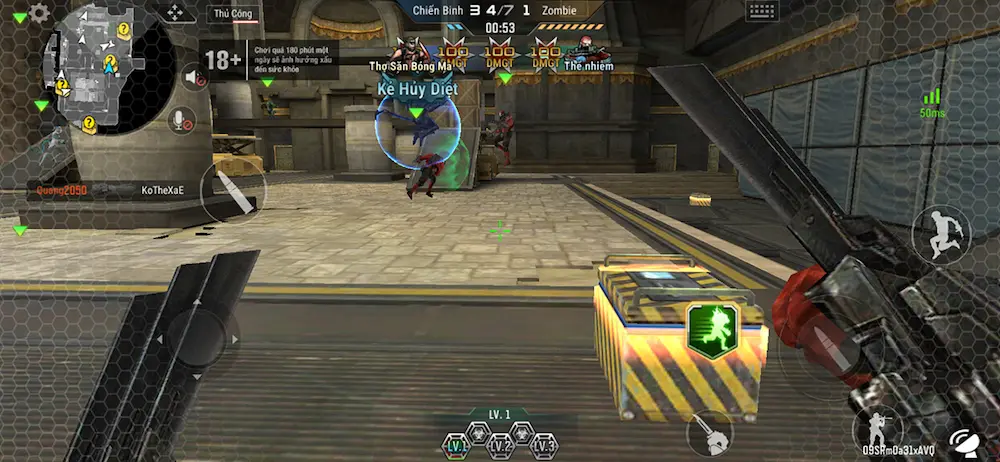Activate the green running zombie skill

[712, 327]
